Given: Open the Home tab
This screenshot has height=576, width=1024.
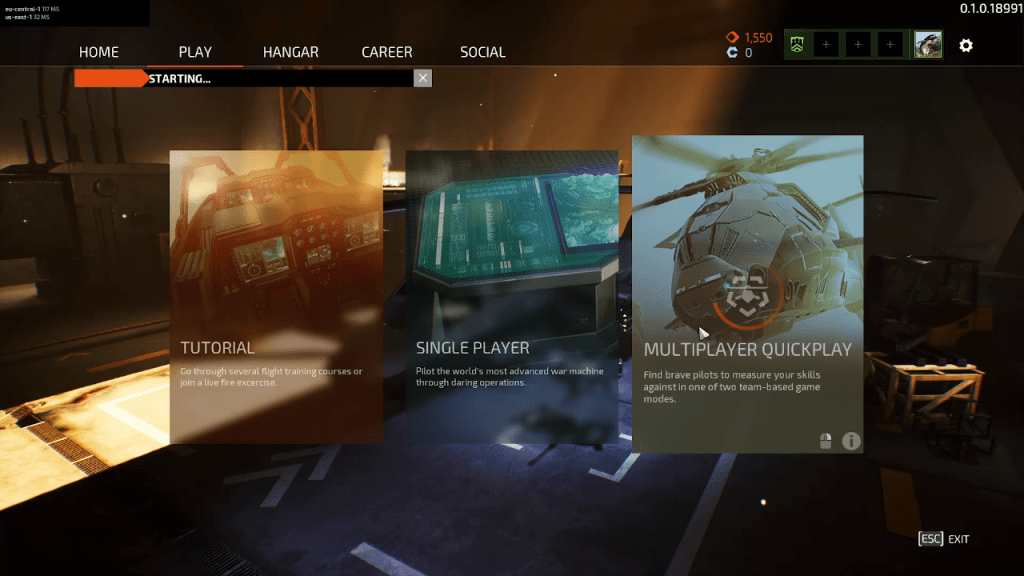Looking at the screenshot, I should point(98,52).
